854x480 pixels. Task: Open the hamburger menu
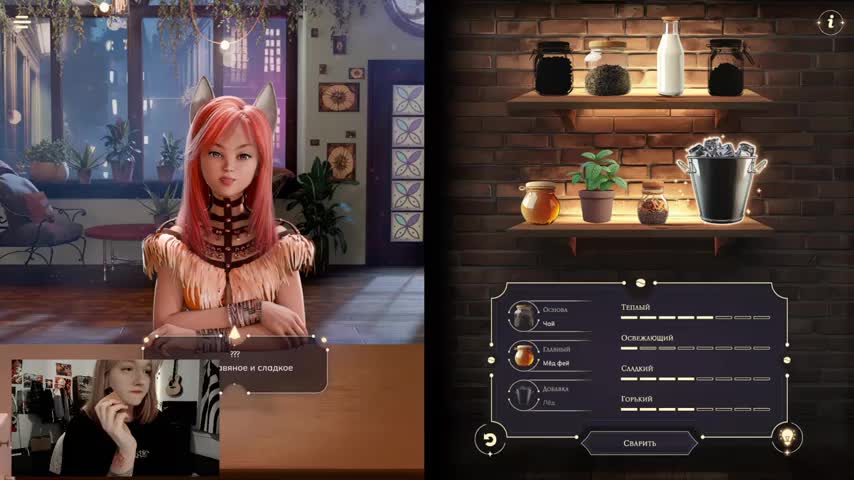[x=21, y=22]
